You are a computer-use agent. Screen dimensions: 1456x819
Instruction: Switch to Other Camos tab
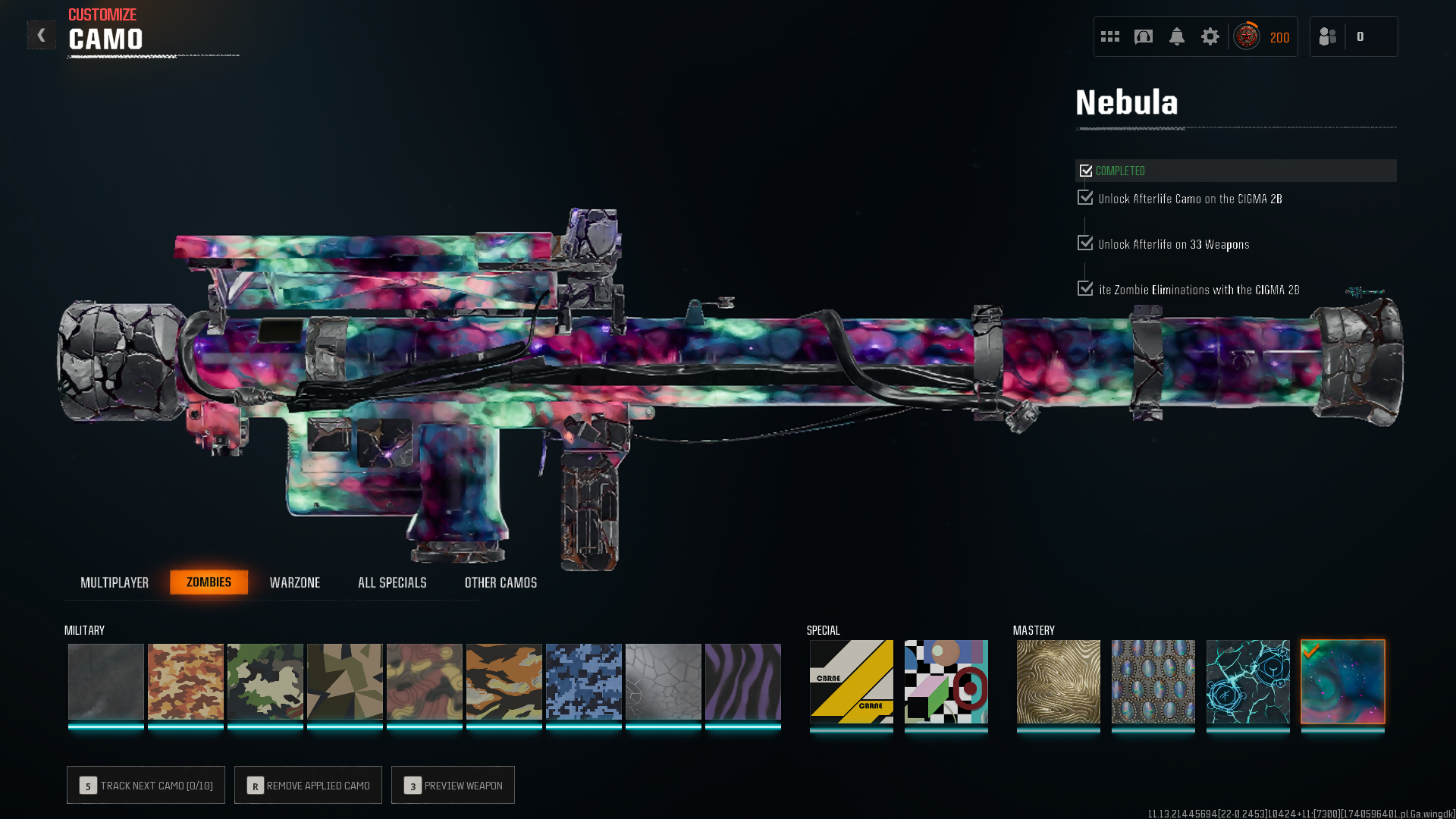click(x=500, y=582)
